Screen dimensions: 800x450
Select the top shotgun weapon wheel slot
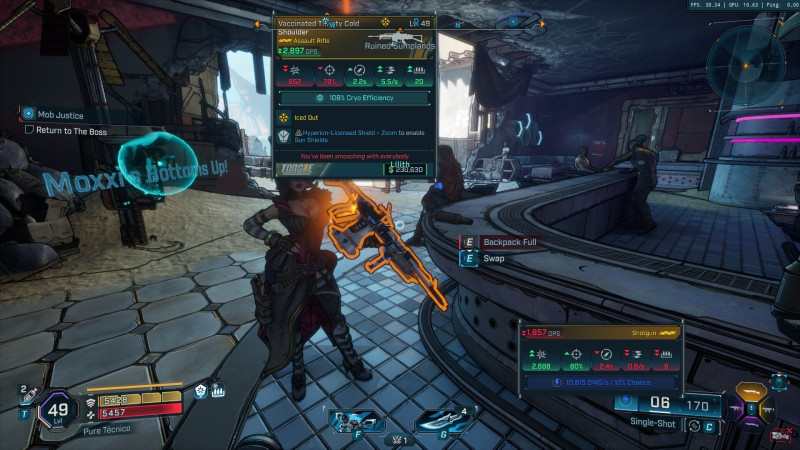pyautogui.click(x=751, y=389)
